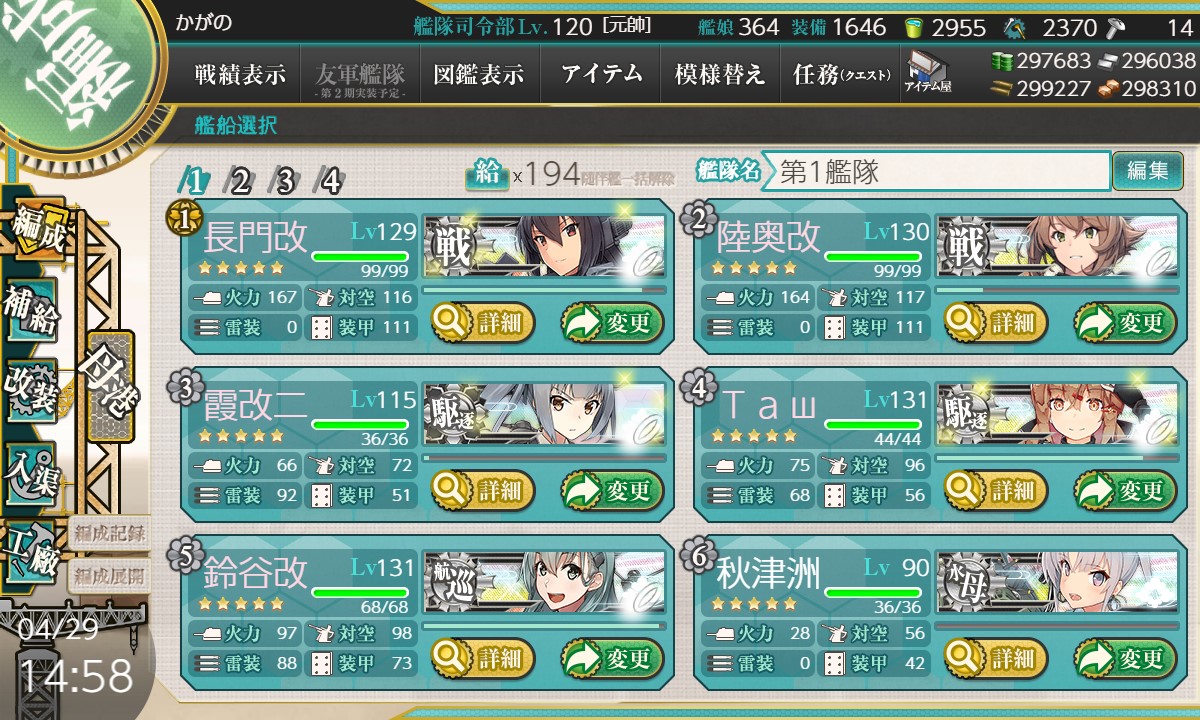Show 詳細 details for 長門改

(483, 323)
